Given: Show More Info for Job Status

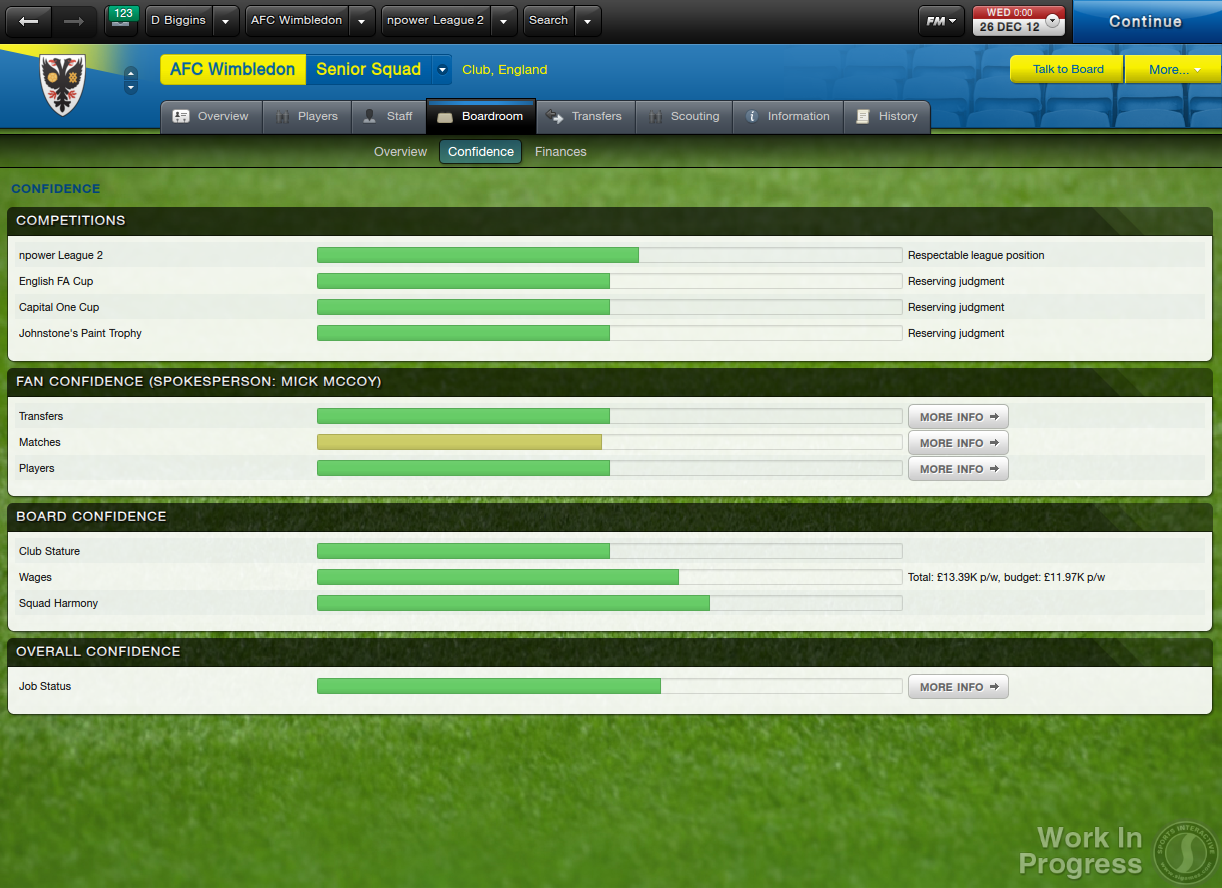Looking at the screenshot, I should coord(958,687).
